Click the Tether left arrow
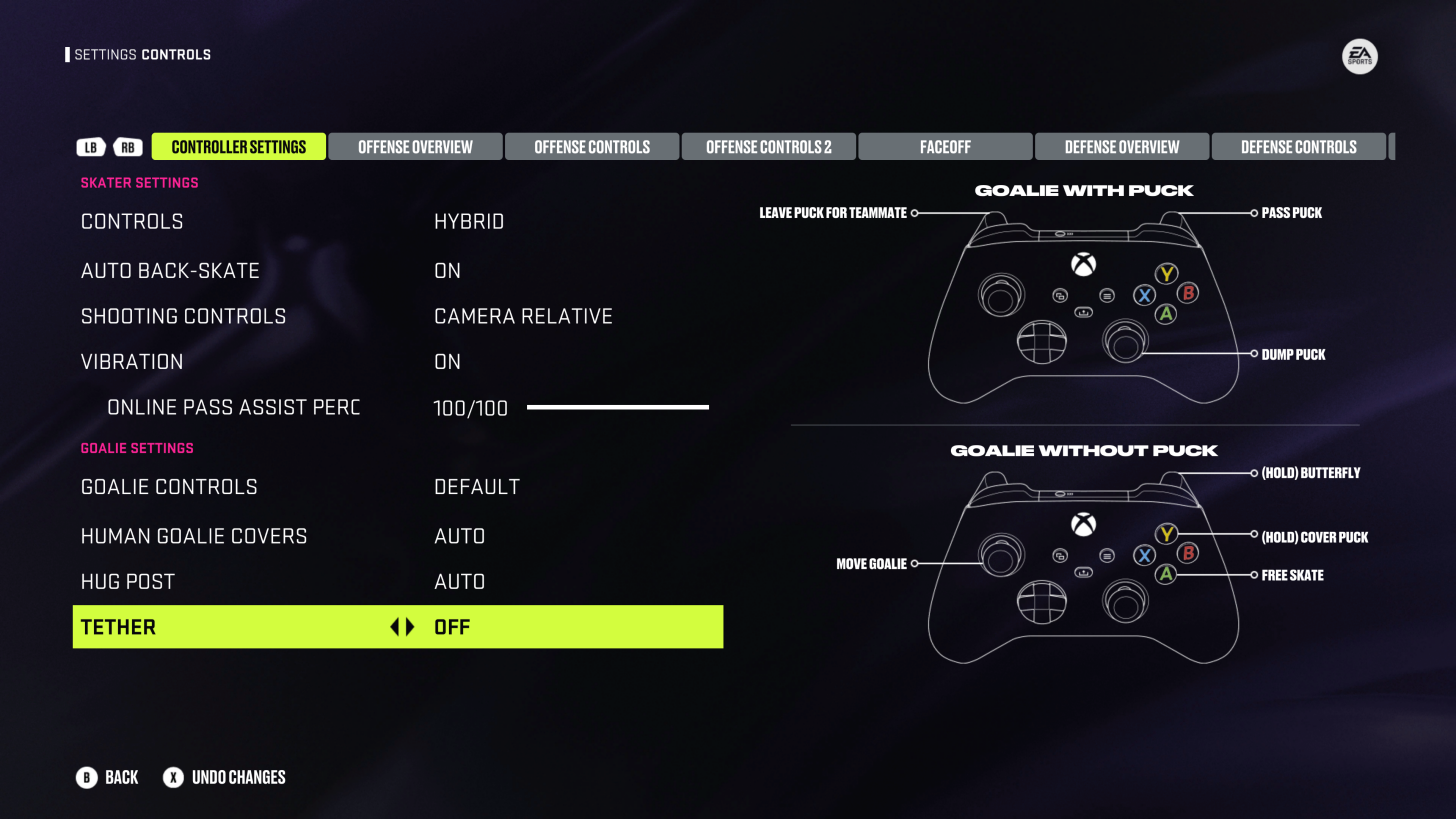The height and width of the screenshot is (819, 1456). tap(394, 627)
